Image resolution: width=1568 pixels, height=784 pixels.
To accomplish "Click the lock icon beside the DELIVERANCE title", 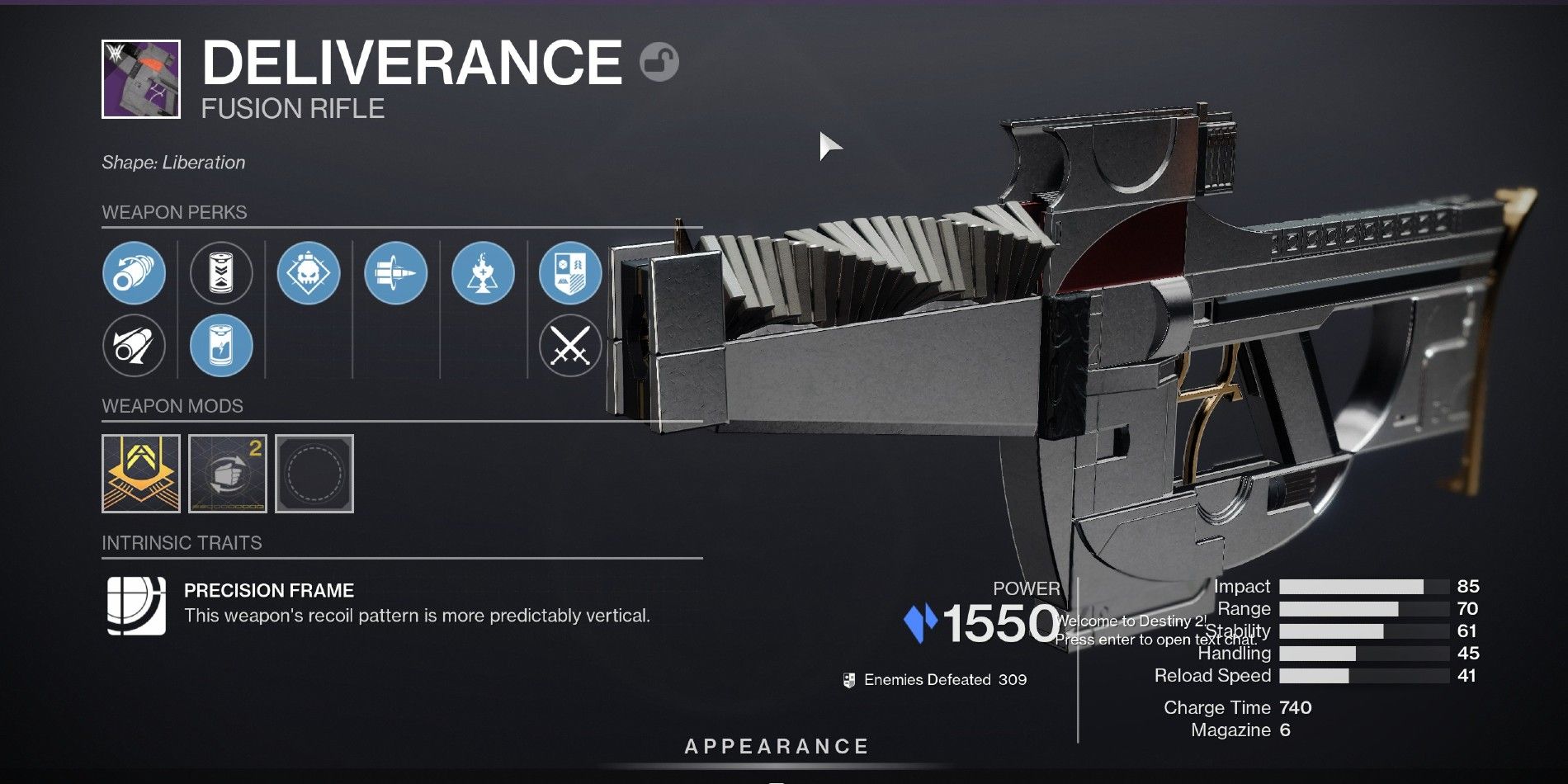I will click(660, 60).
